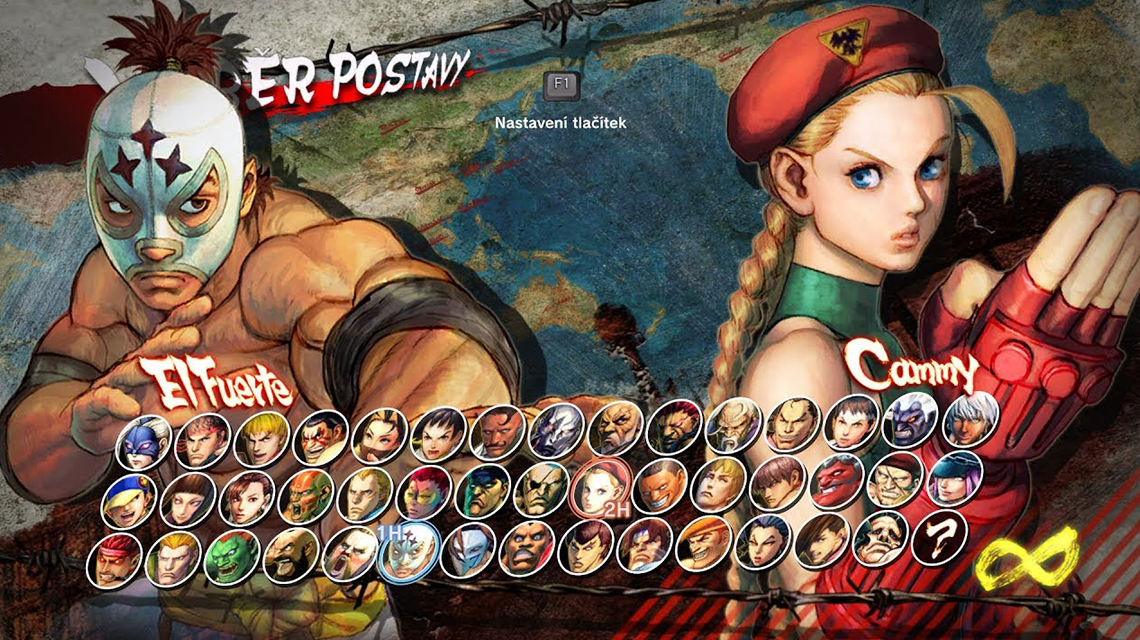Select Ryu's character portrait
This screenshot has width=1140, height=640.
pyautogui.click(x=203, y=440)
